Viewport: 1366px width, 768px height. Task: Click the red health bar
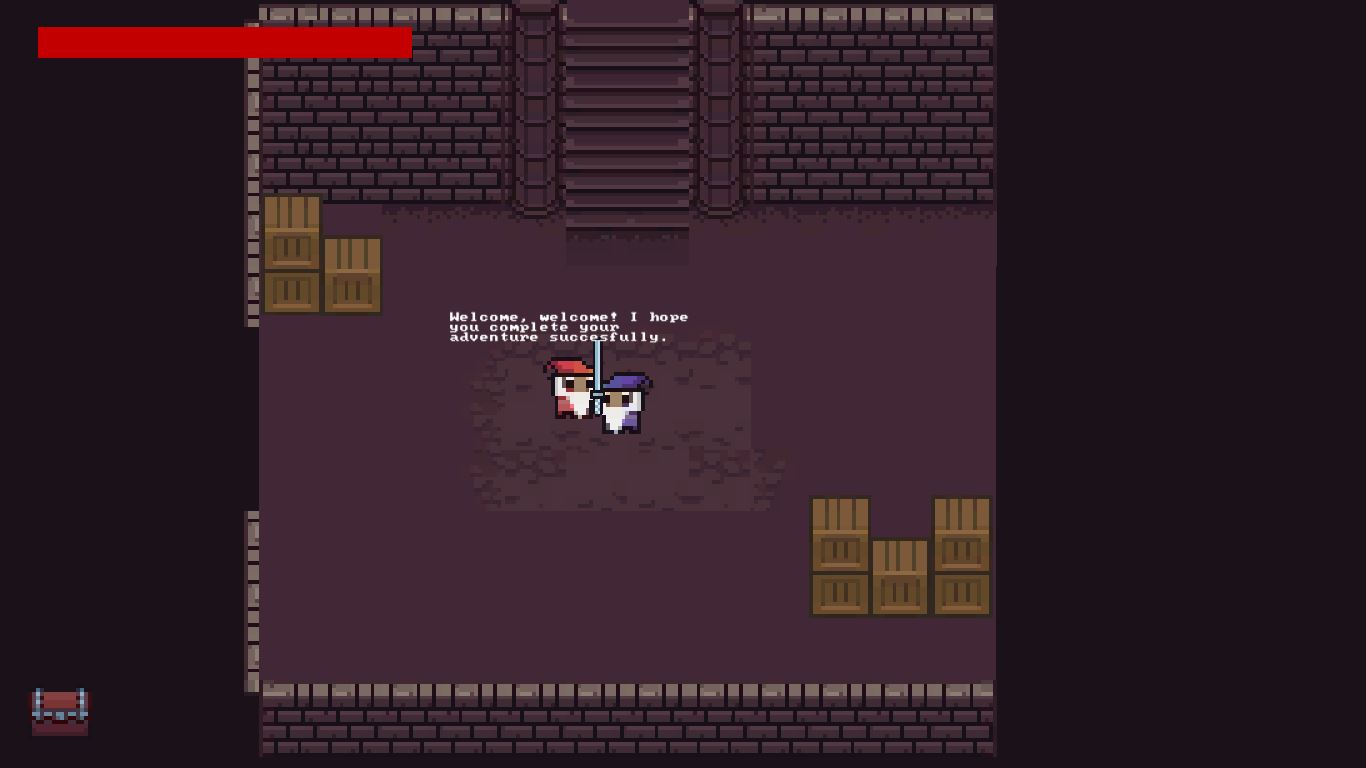click(x=225, y=42)
